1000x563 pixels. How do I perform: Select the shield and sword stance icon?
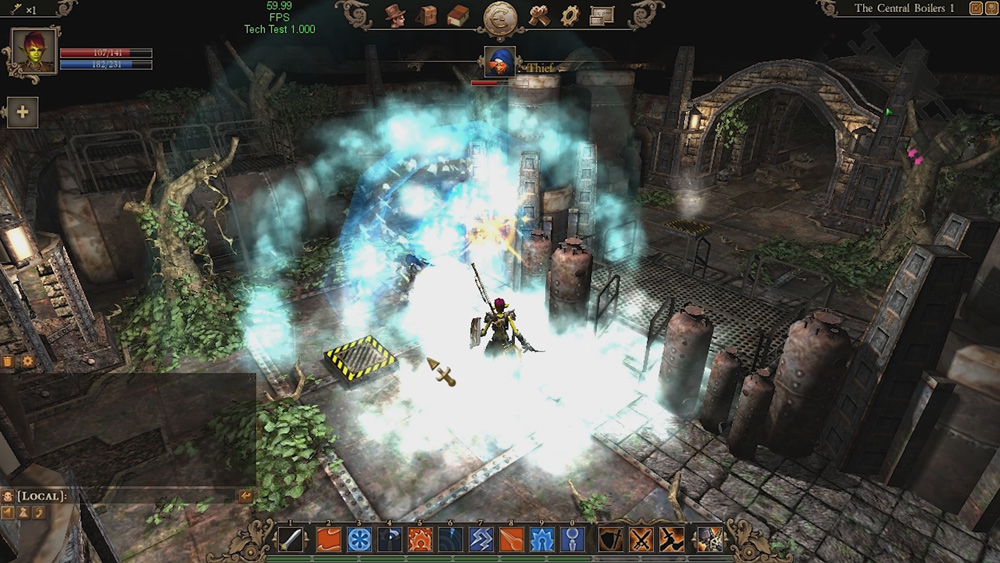click(x=612, y=540)
